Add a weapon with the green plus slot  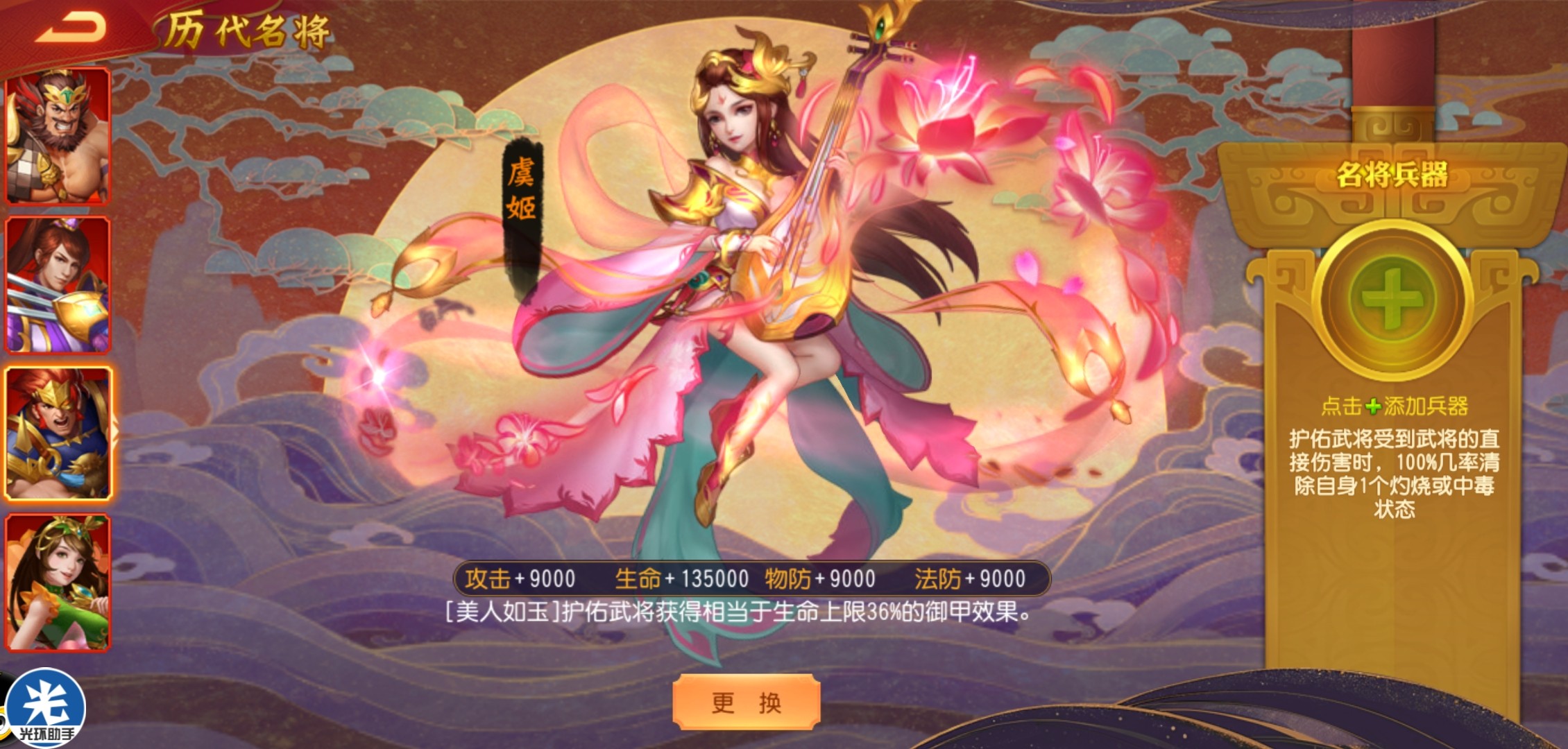click(1392, 299)
